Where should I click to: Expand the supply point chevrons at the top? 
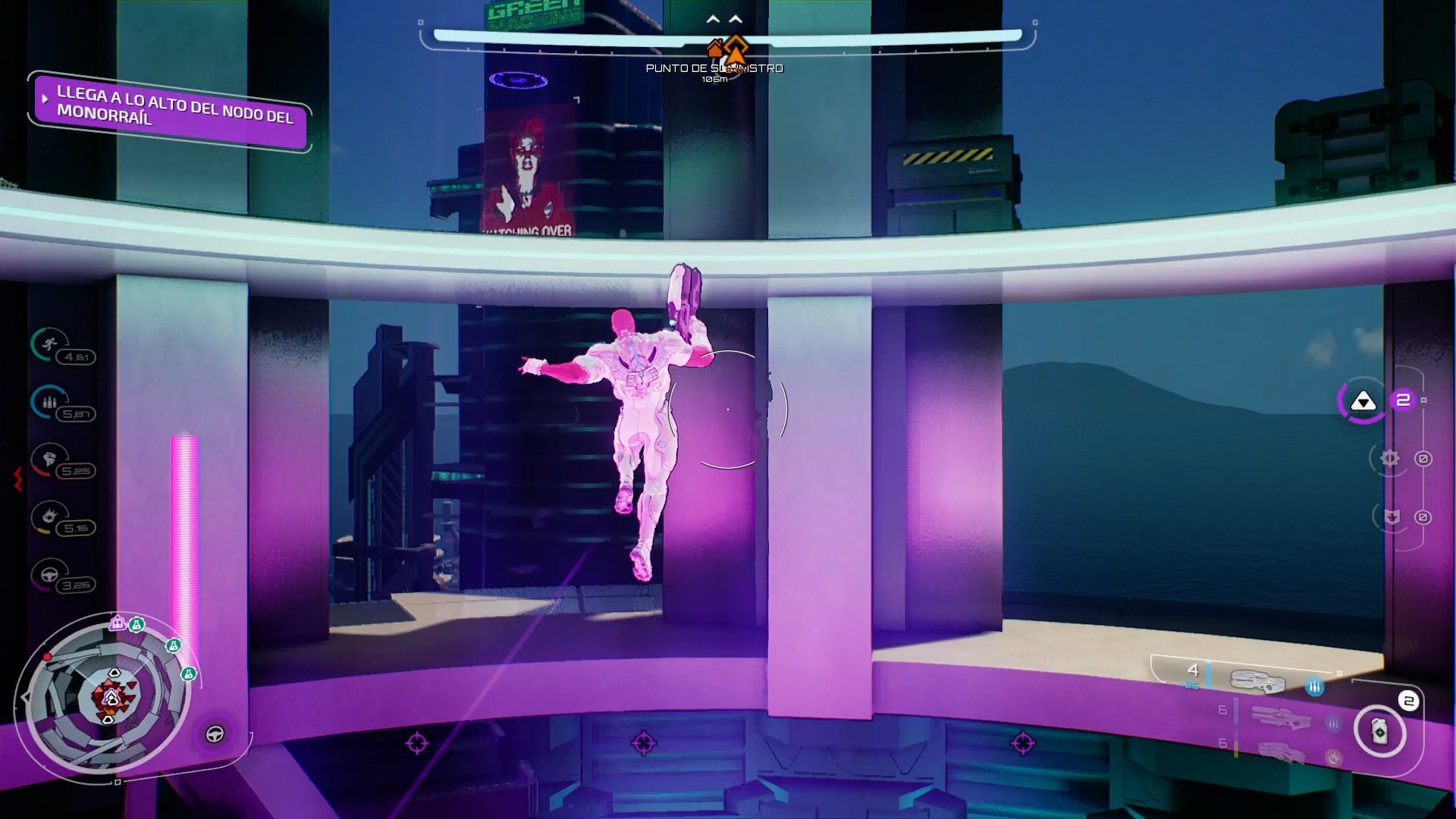(x=724, y=19)
